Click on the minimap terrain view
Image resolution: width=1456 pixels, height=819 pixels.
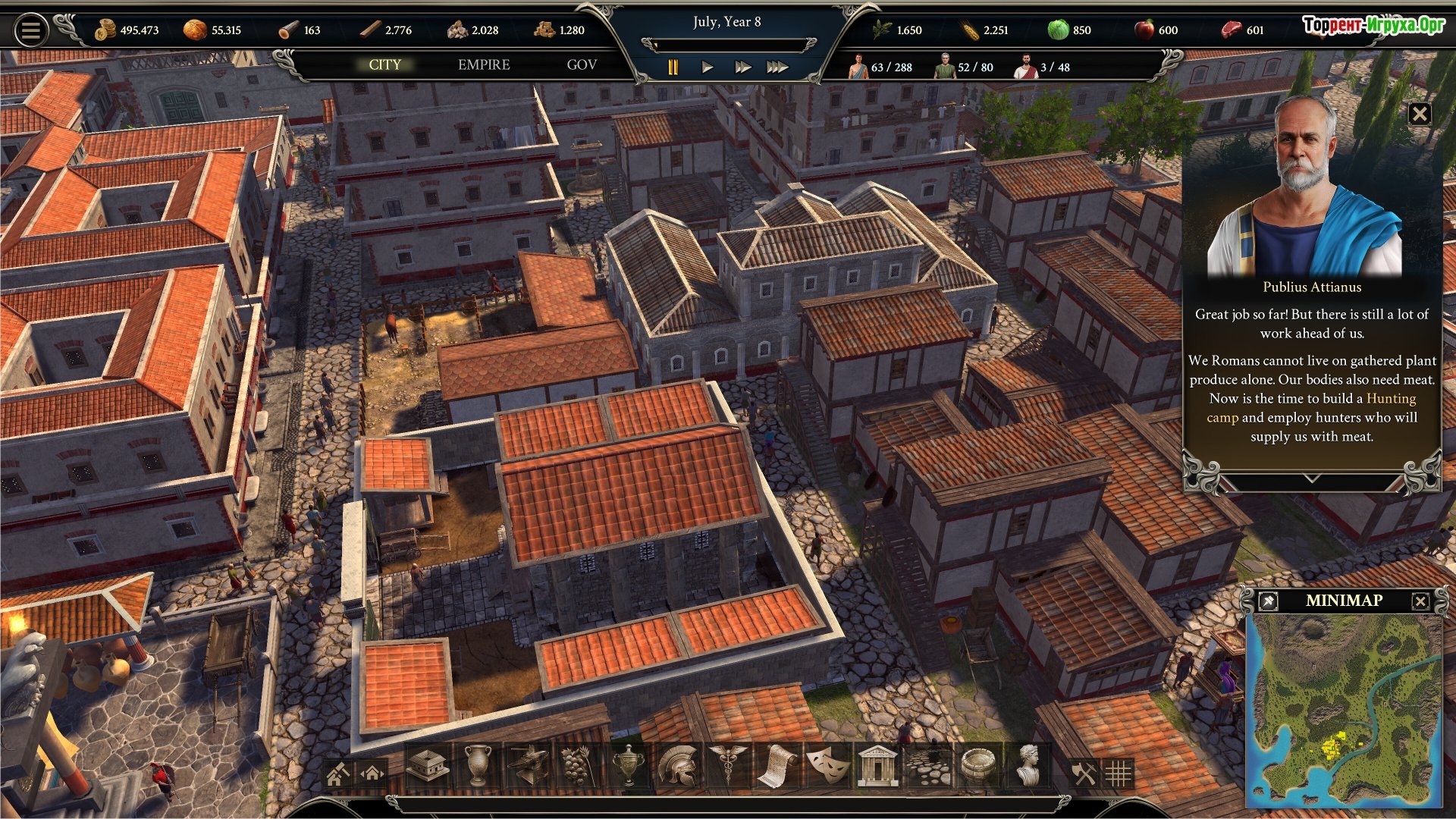(1344, 709)
